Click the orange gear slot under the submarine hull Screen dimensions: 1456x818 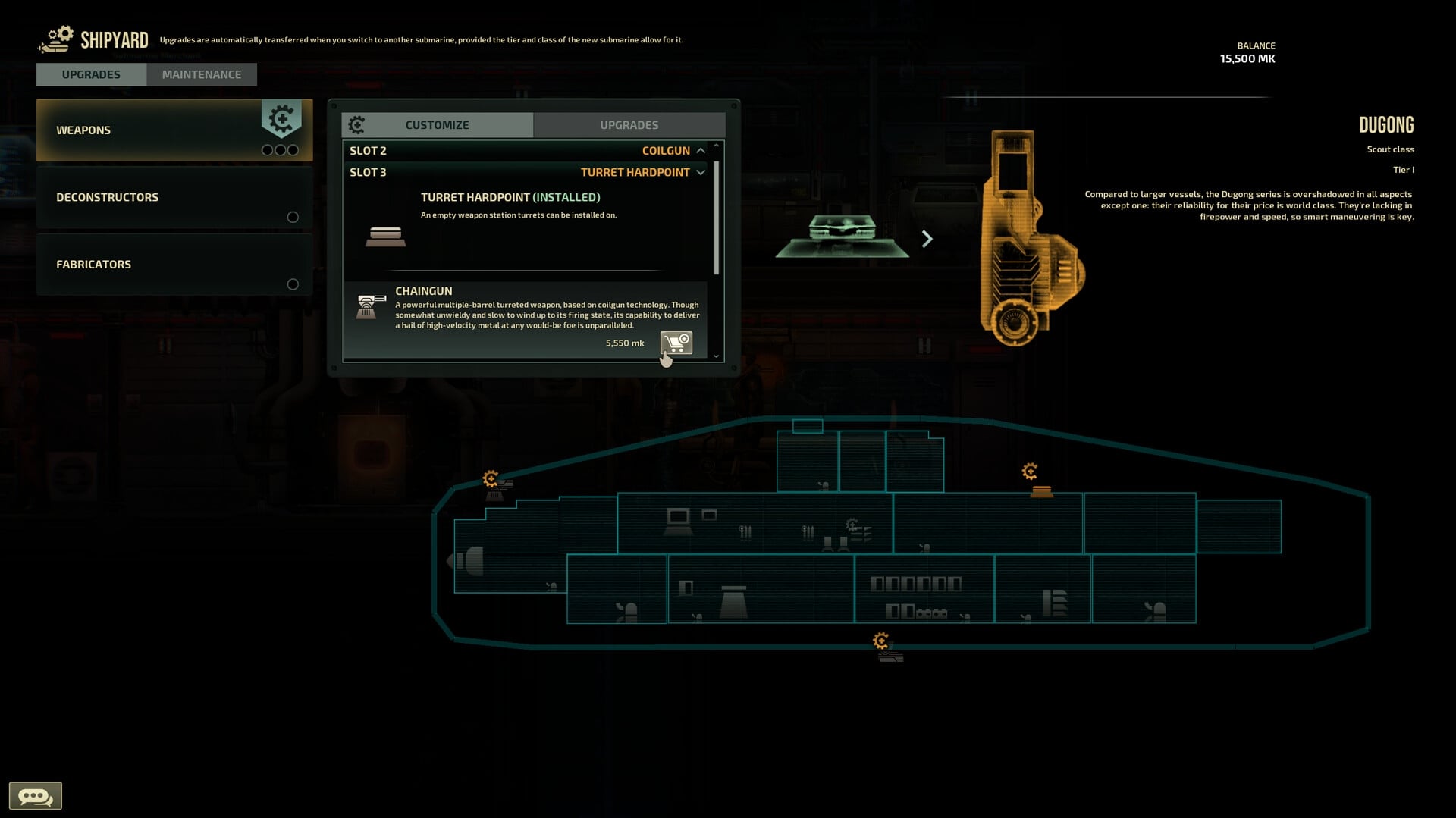(x=880, y=641)
